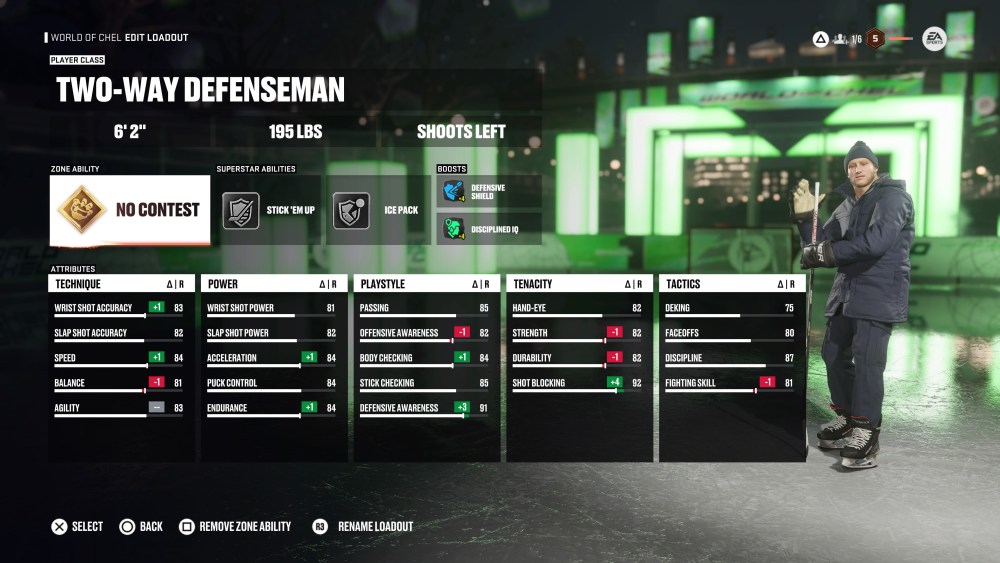Change the Shoots Left handedness
Image resolution: width=1000 pixels, height=563 pixels.
pos(461,131)
